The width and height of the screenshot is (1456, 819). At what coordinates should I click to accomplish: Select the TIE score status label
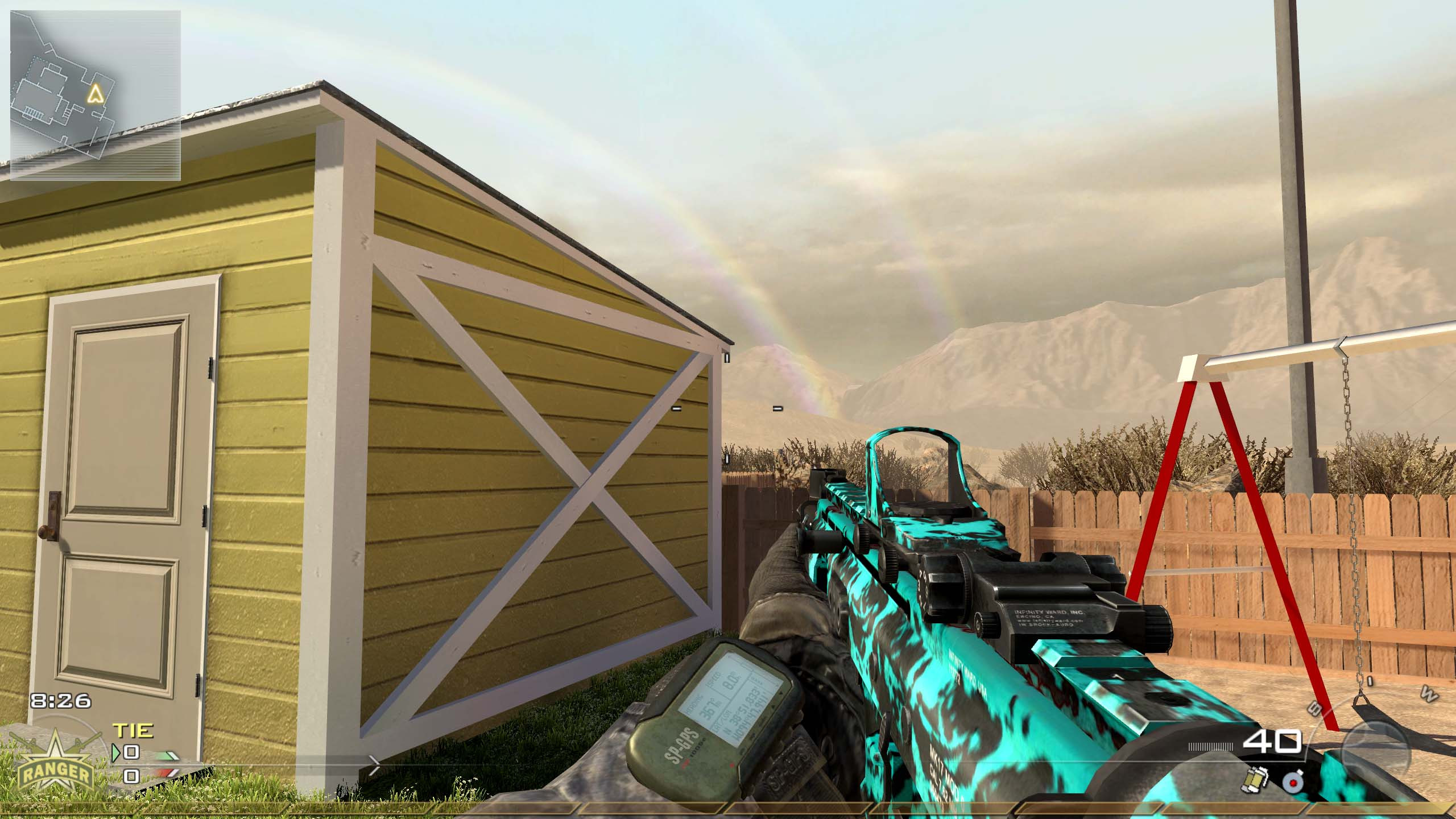132,731
